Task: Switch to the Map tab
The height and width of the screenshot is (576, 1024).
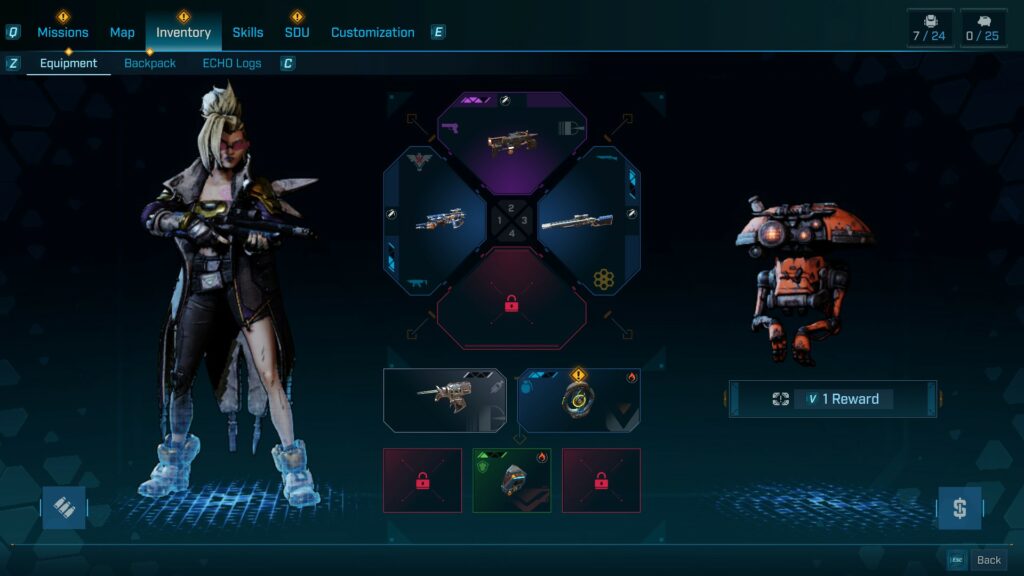Action: click(x=122, y=32)
